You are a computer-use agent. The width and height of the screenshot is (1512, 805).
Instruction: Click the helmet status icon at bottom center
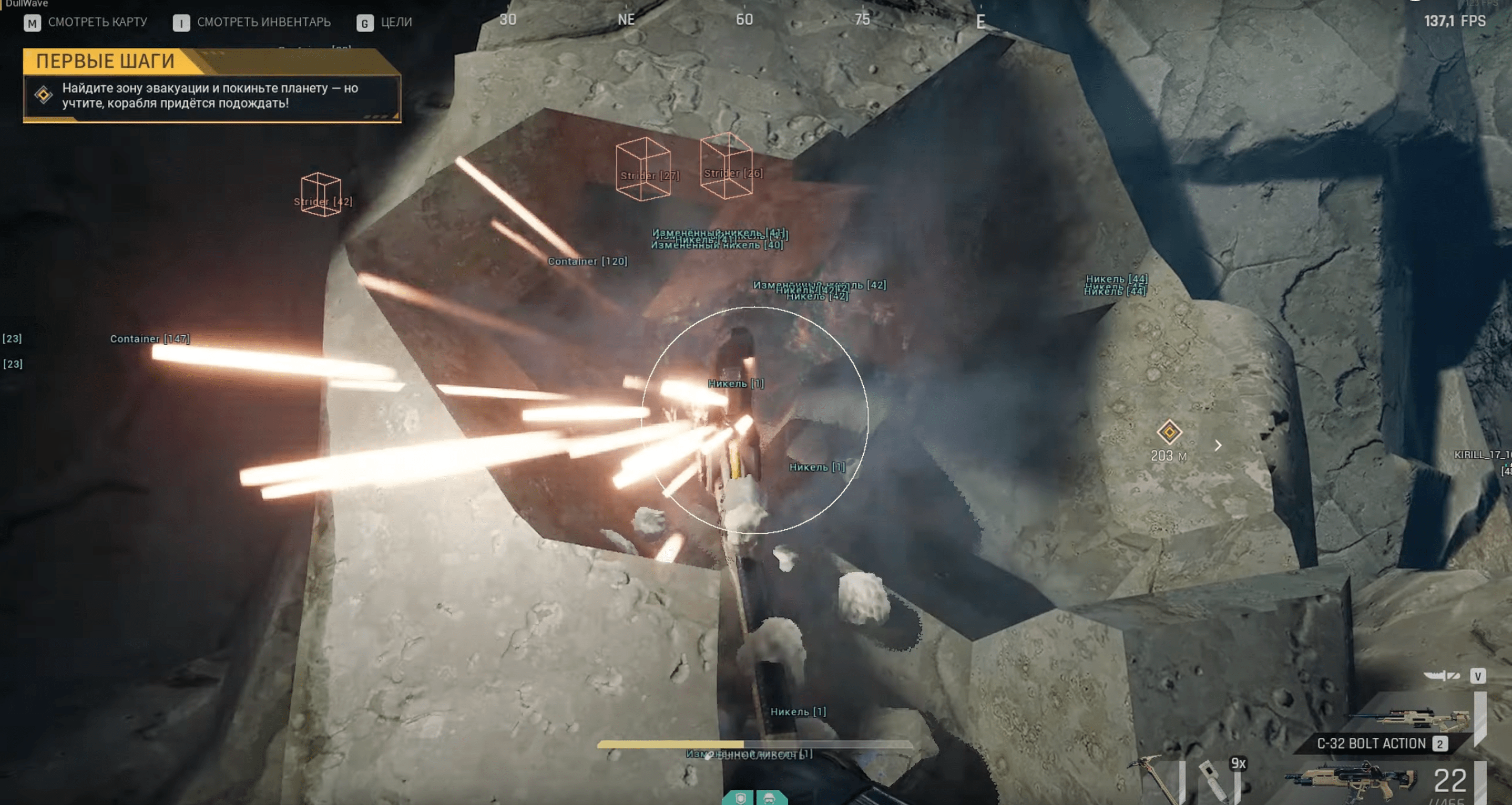[x=769, y=798]
